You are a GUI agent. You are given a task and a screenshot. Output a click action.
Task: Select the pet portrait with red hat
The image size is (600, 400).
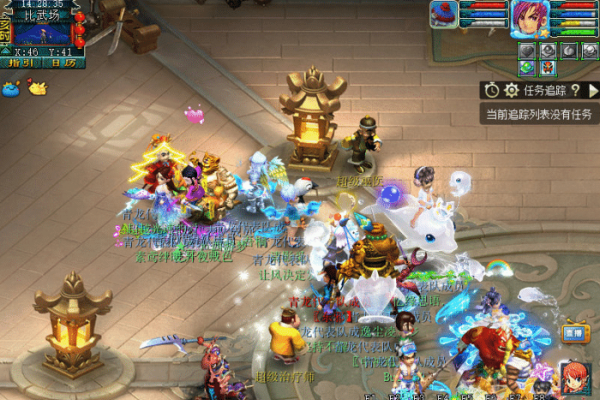[444, 13]
